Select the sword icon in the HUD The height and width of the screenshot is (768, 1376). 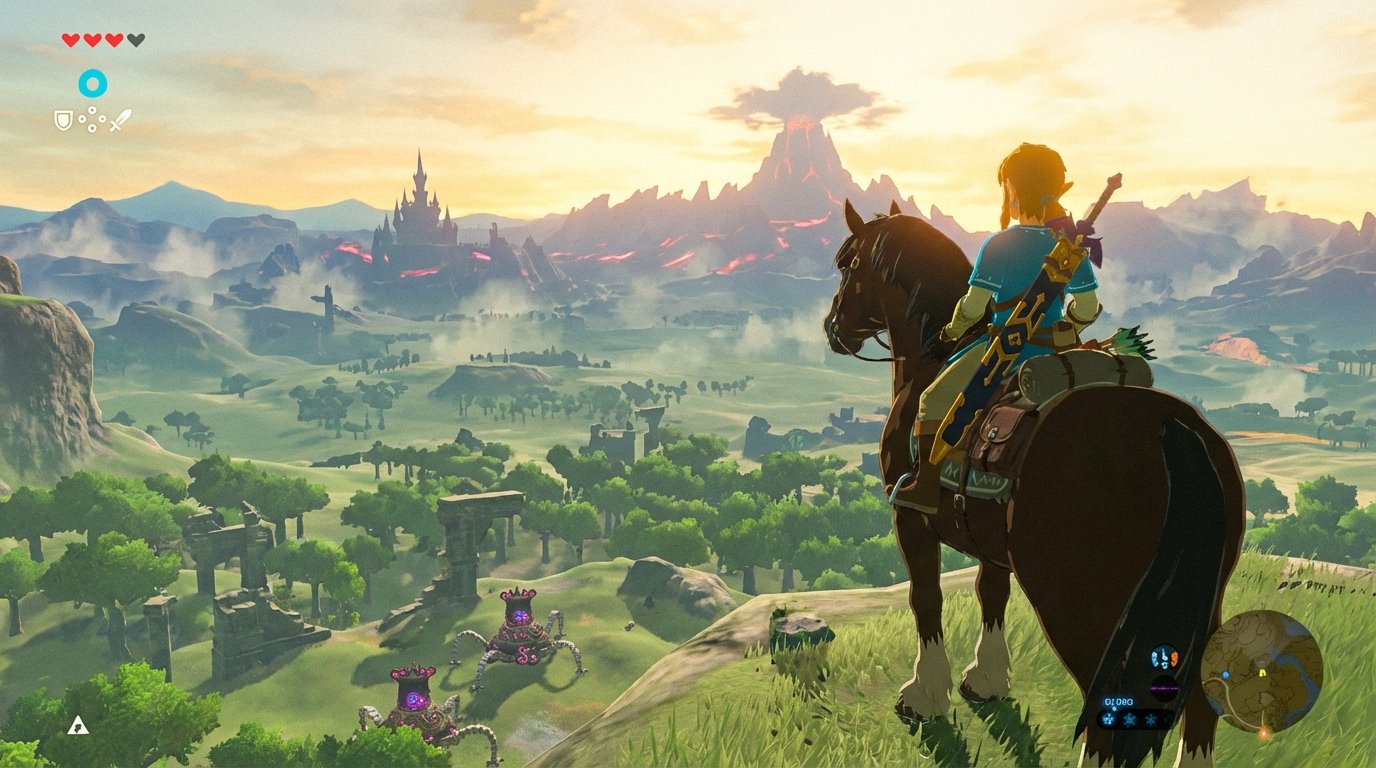(x=120, y=120)
